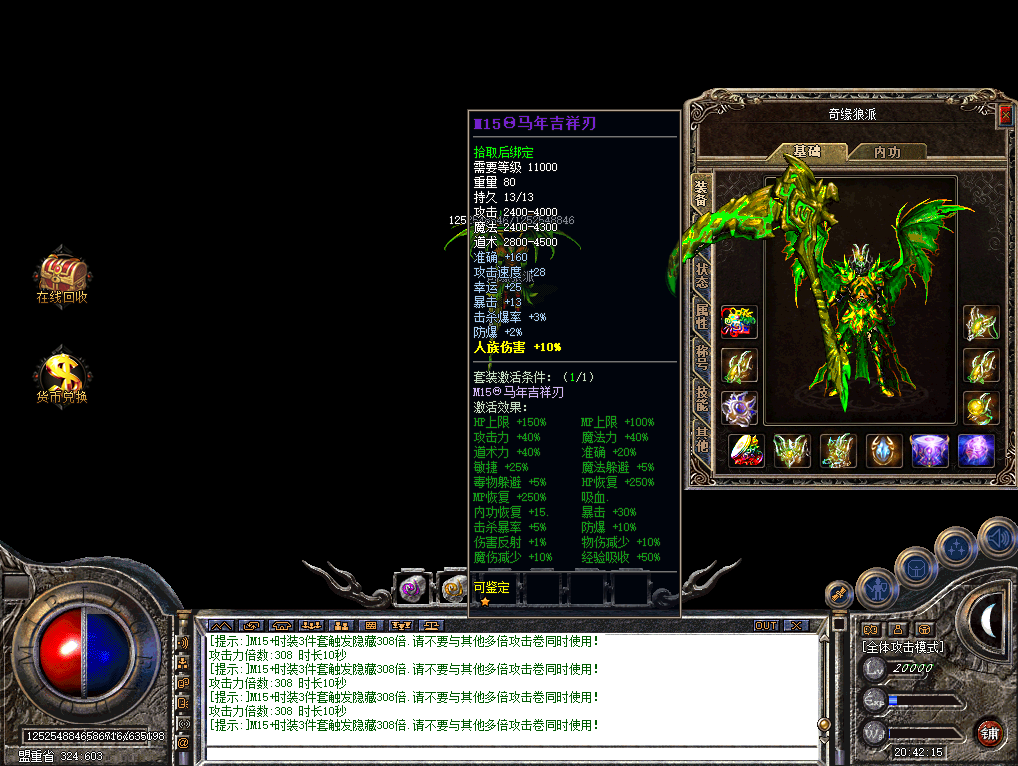The height and width of the screenshot is (766, 1018).
Task: Close the character equipment panel
Action: coord(1005,116)
